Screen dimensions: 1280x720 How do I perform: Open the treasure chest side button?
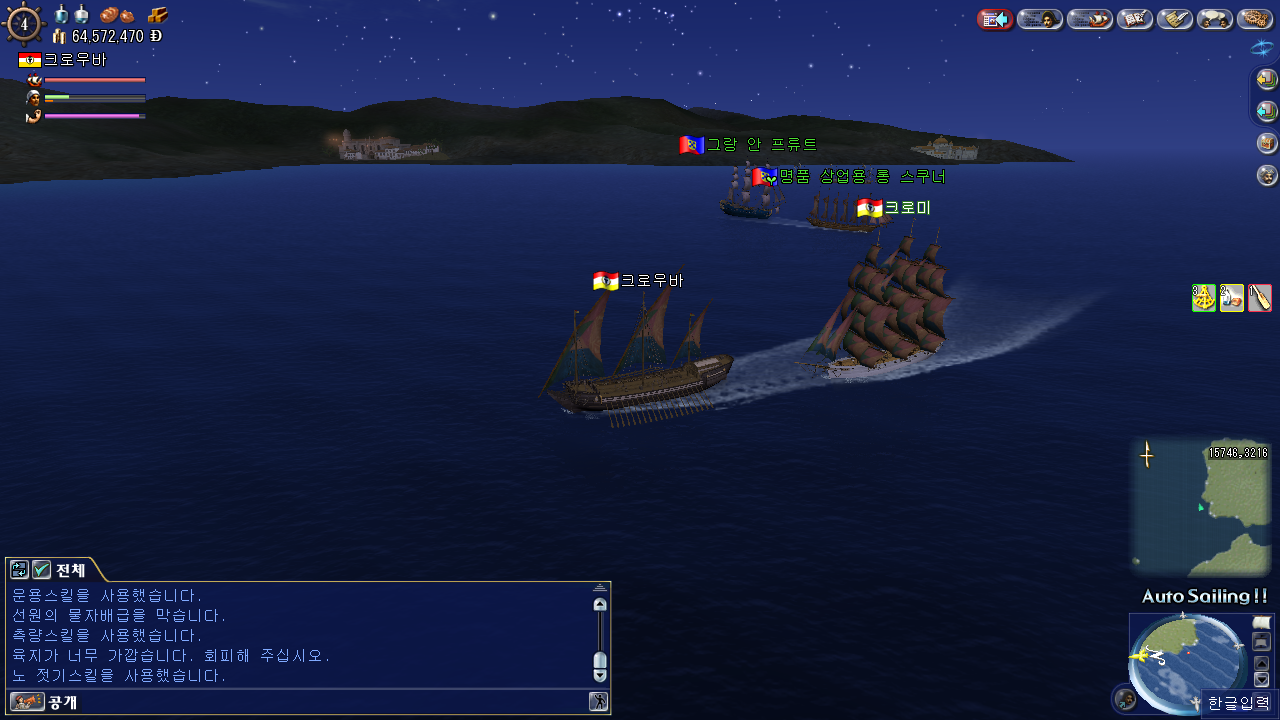(1267, 143)
